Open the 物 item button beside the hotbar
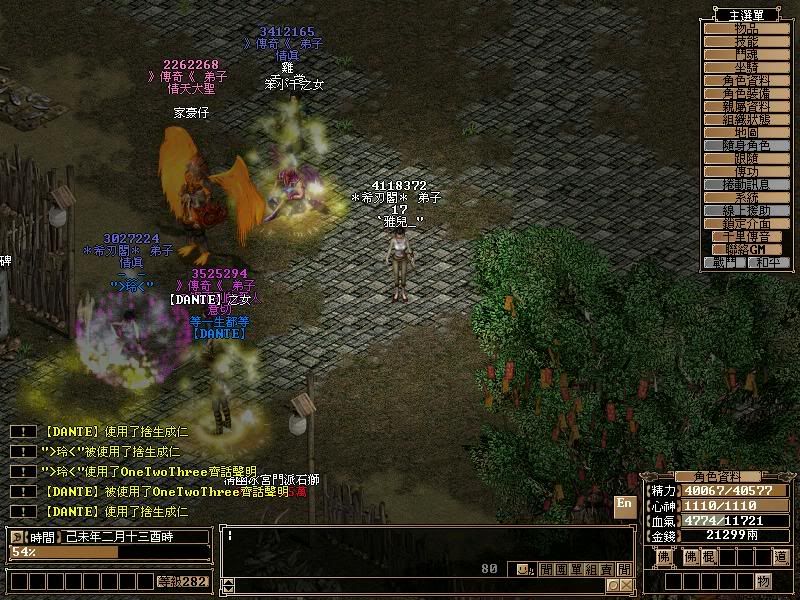The width and height of the screenshot is (800, 600). 763,581
